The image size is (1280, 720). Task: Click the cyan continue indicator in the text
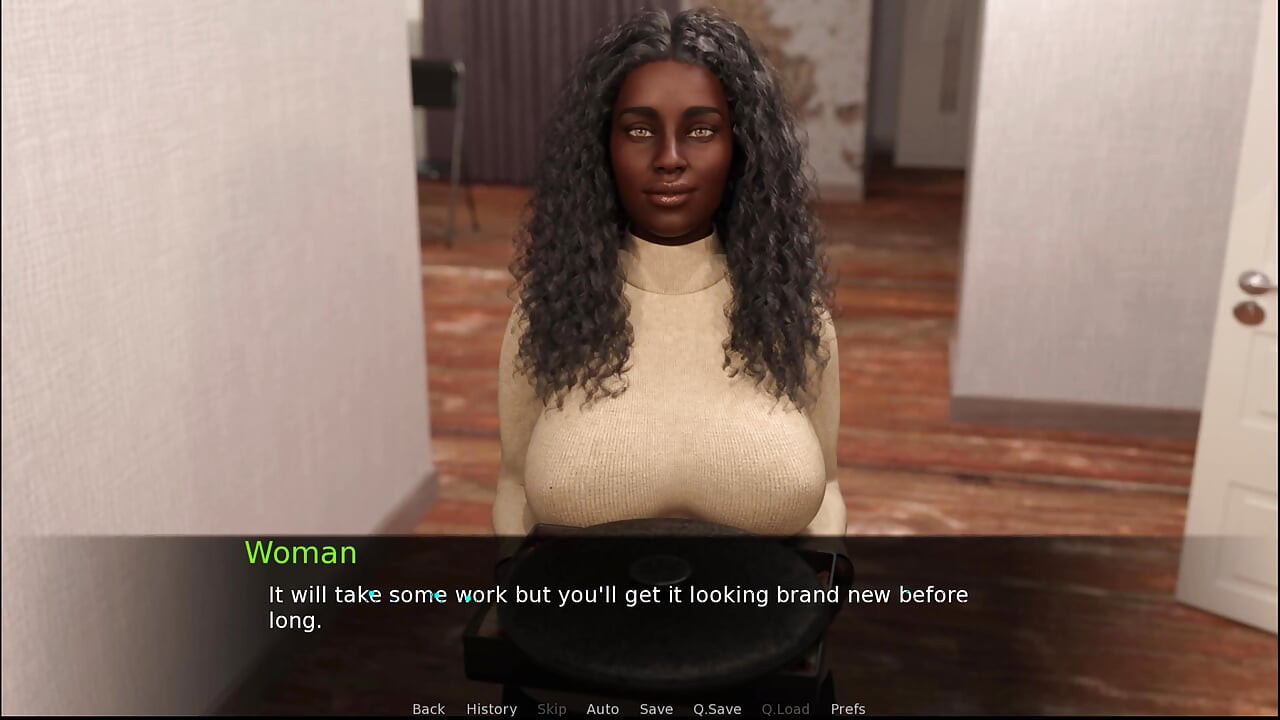pos(468,600)
